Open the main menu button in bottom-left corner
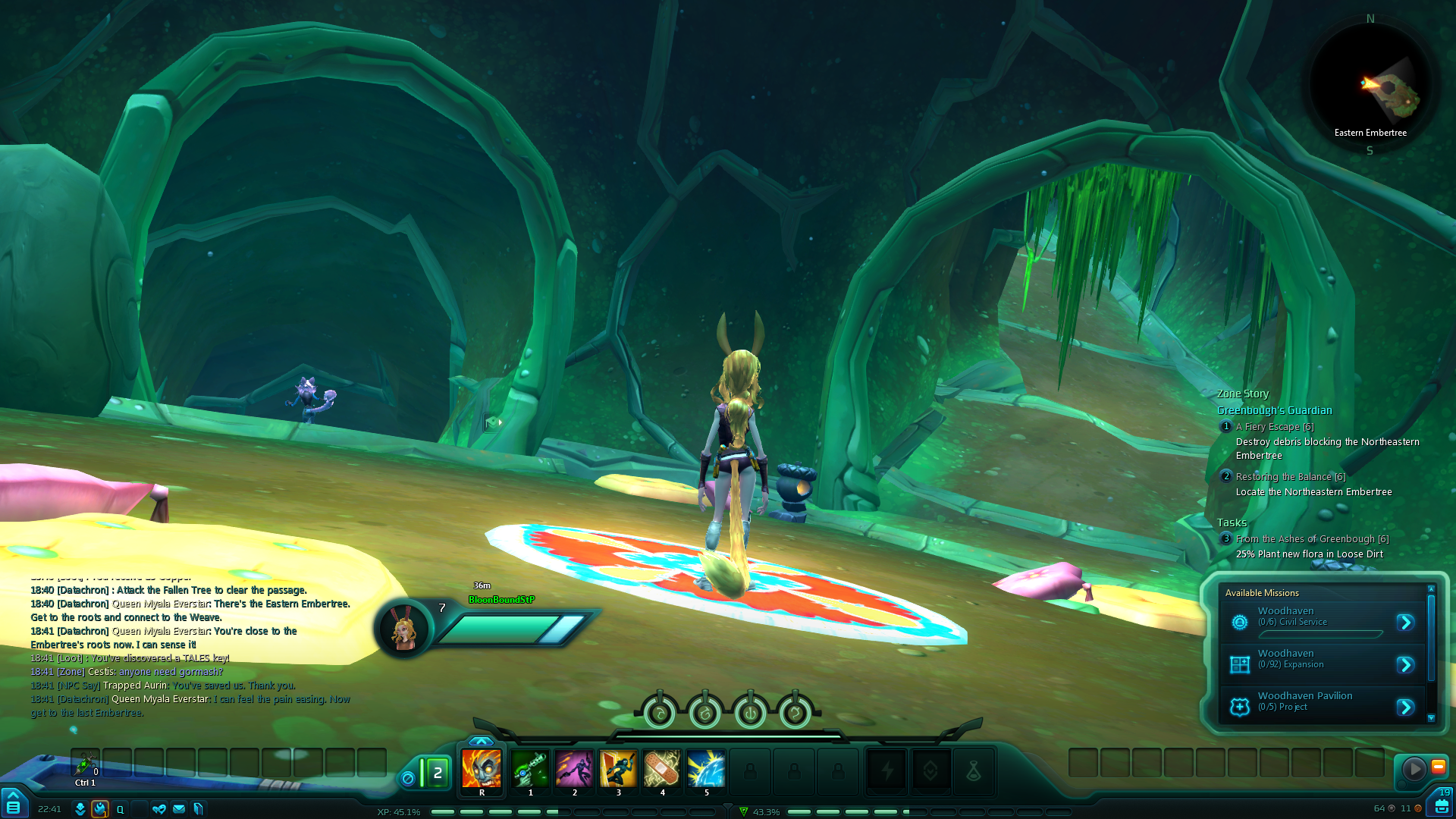Viewport: 1456px width, 819px height. point(13,805)
